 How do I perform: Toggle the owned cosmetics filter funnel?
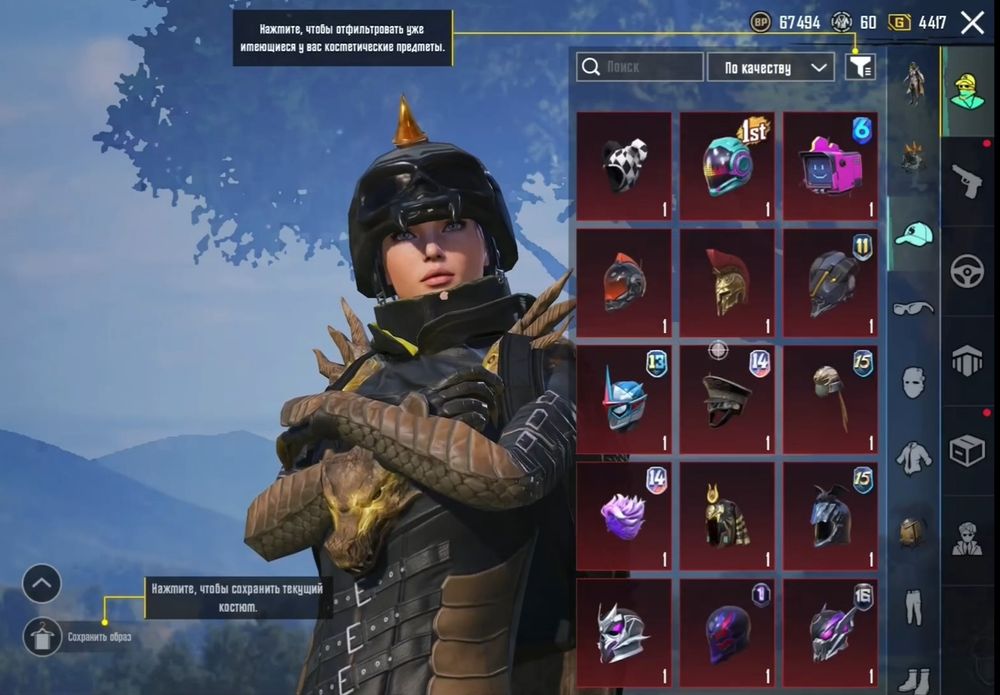tap(860, 67)
